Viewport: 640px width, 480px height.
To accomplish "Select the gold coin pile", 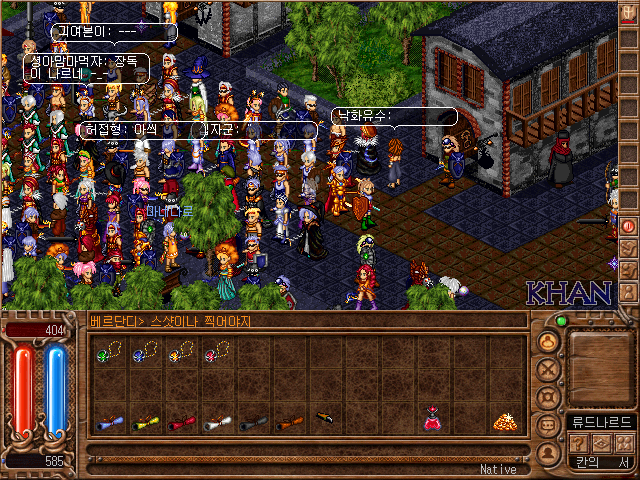I will [x=503, y=422].
